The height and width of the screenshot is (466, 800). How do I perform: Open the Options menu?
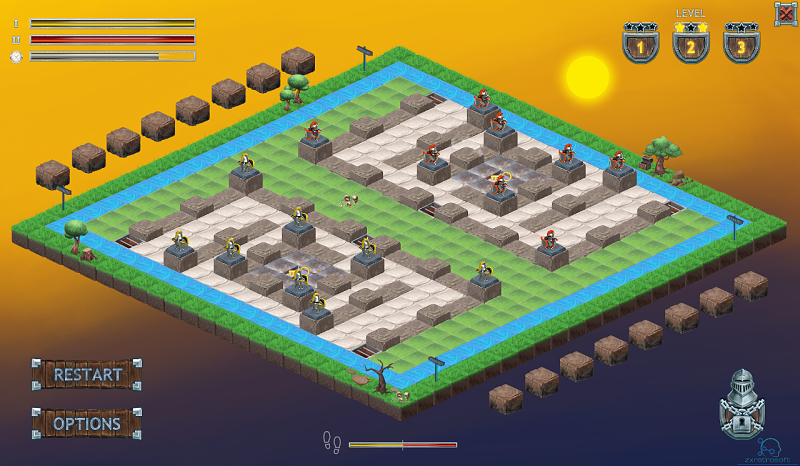[x=87, y=423]
